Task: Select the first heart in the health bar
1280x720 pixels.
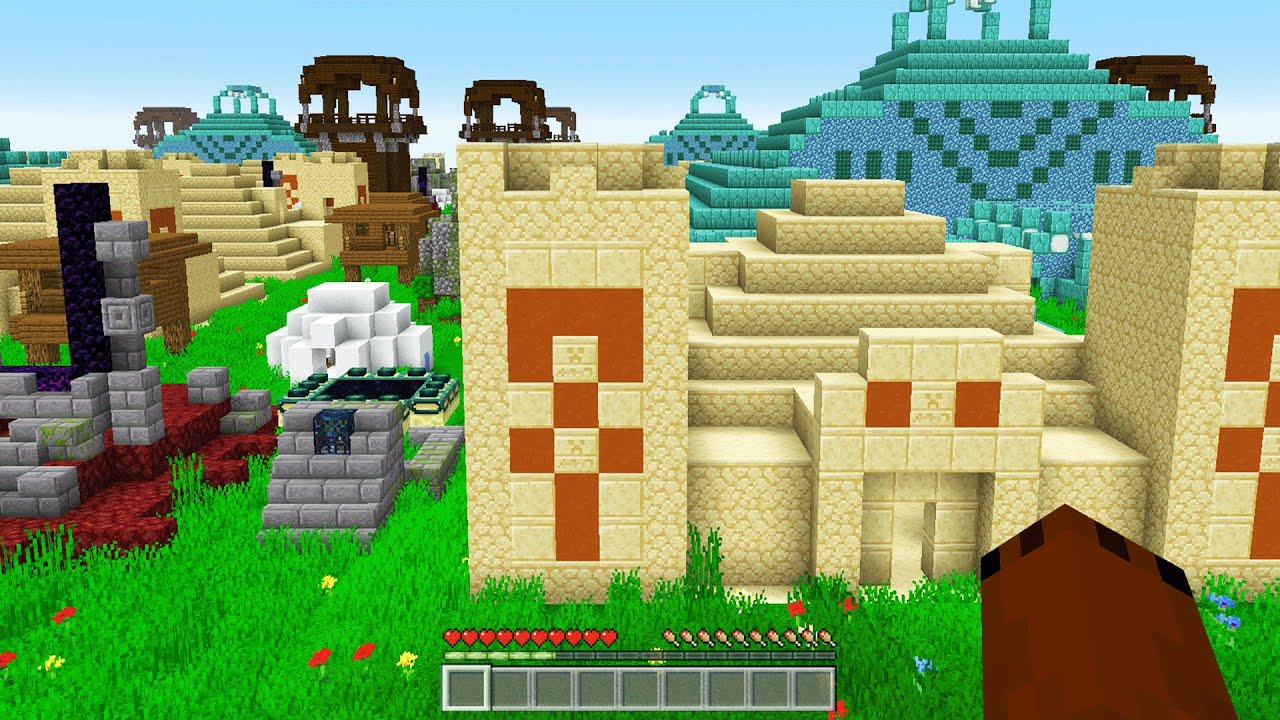Action: [x=451, y=634]
